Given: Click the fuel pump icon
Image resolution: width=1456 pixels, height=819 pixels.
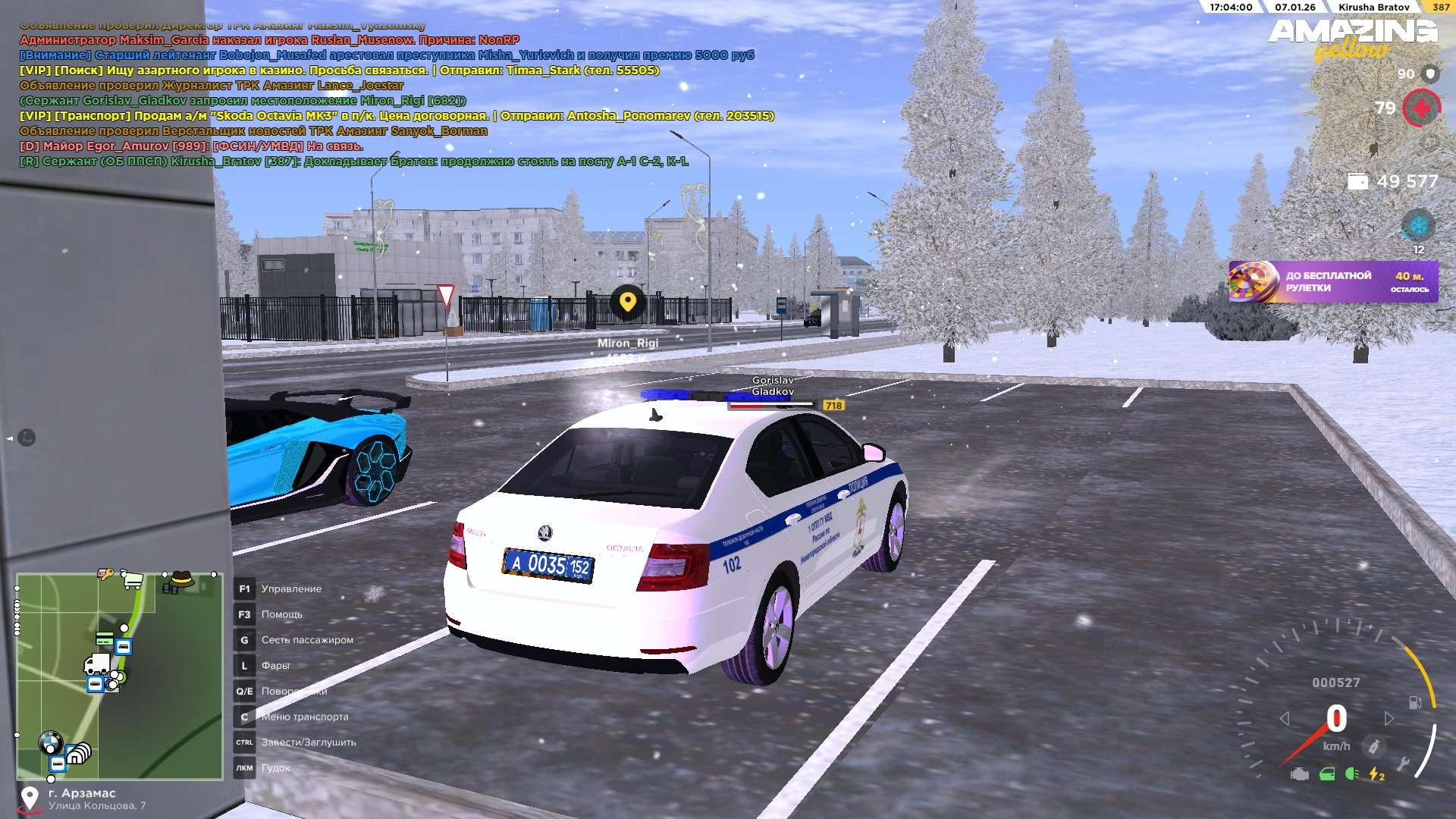Looking at the screenshot, I should click(x=1415, y=702).
